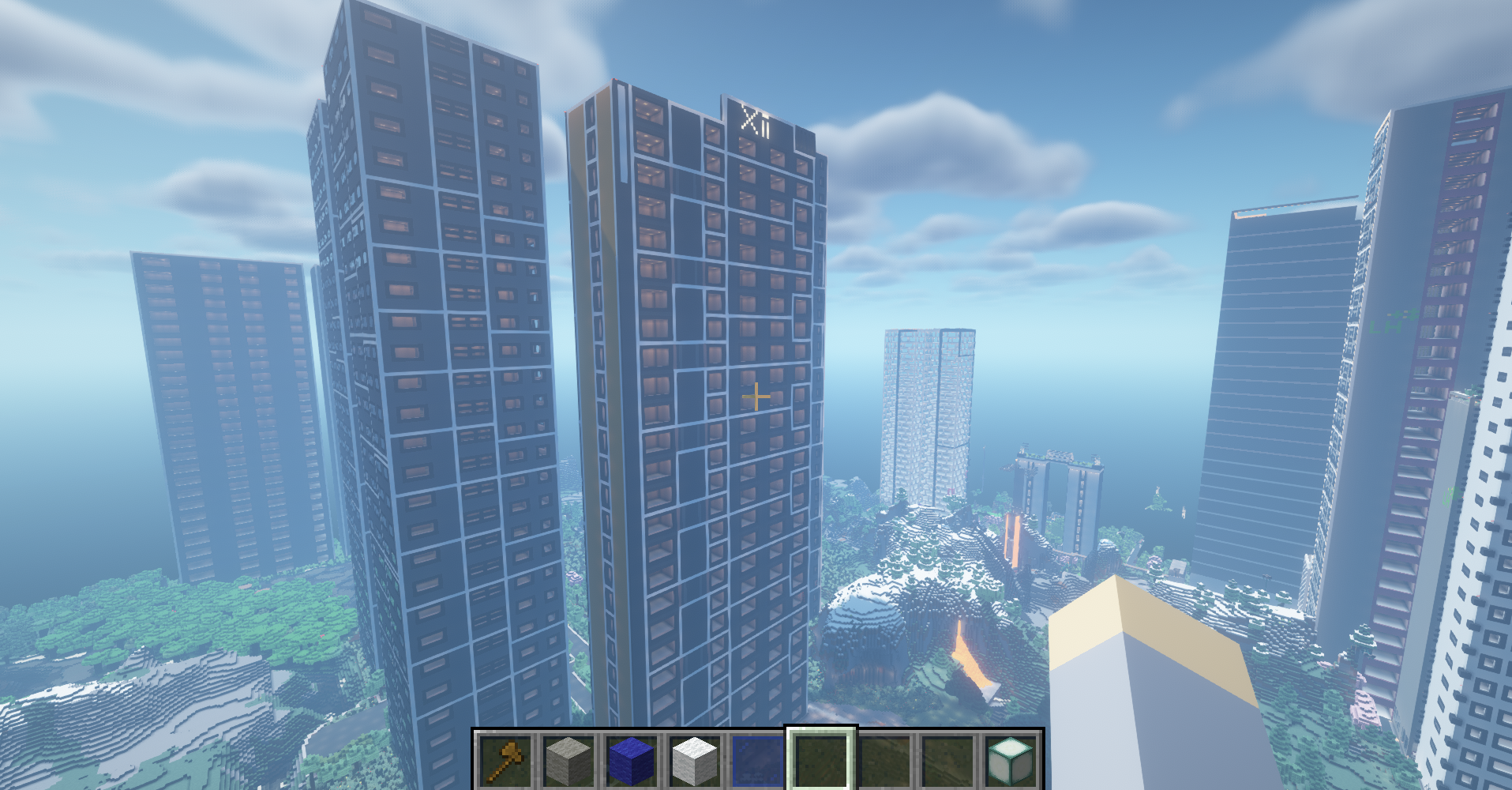Choose the light gray block slot
Viewport: 1512px width, 790px height.
click(568, 760)
